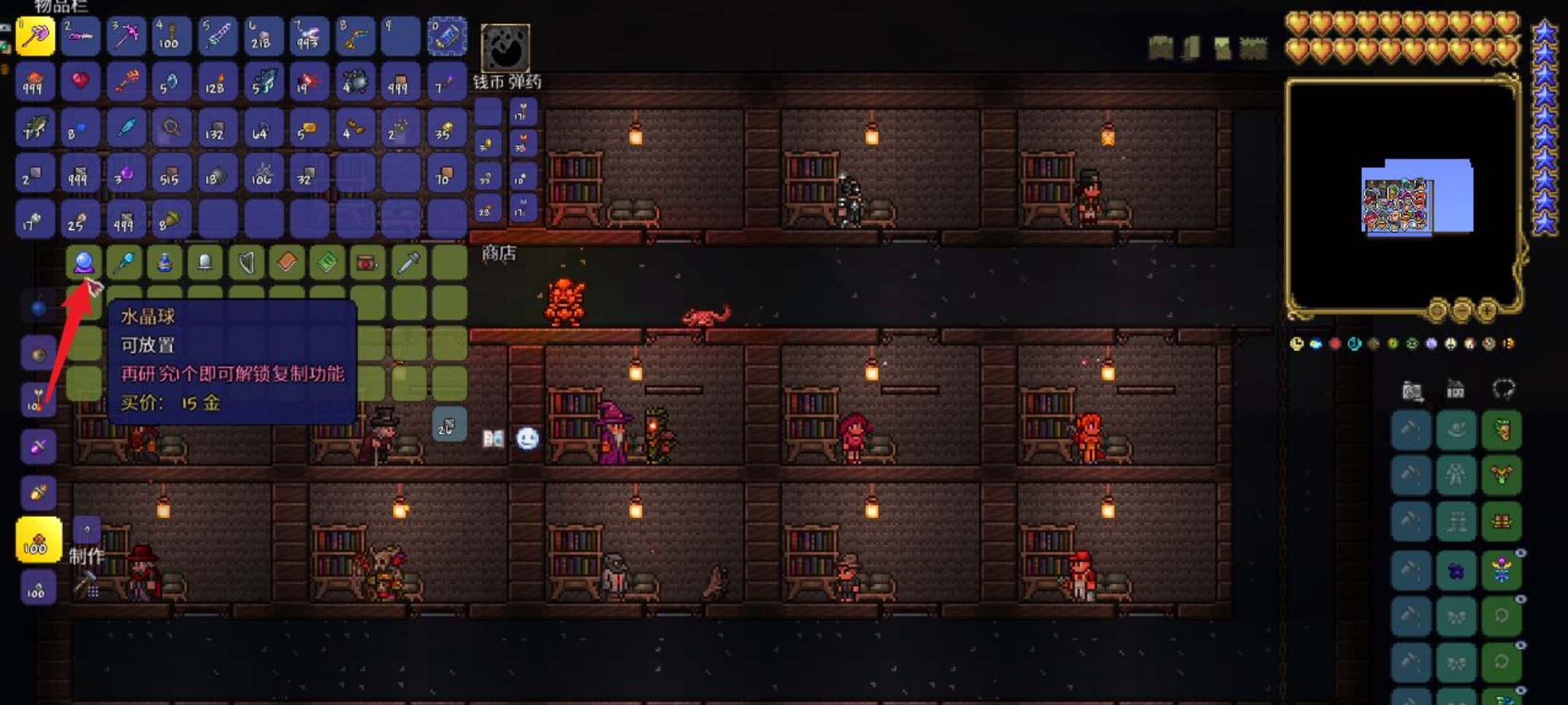This screenshot has height=705, width=1568.
Task: Select the highlighted yellow crafting recipe slot
Action: [37, 540]
